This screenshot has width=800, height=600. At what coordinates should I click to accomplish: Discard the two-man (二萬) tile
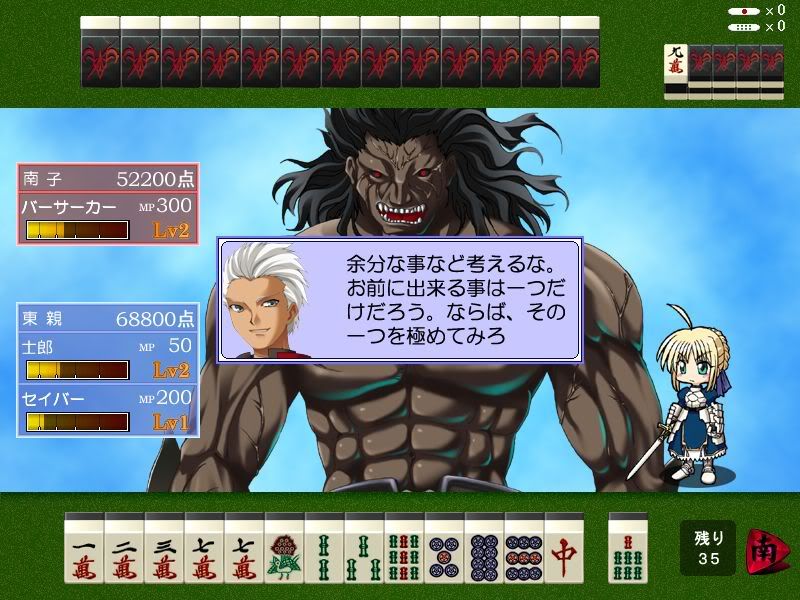[x=124, y=549]
